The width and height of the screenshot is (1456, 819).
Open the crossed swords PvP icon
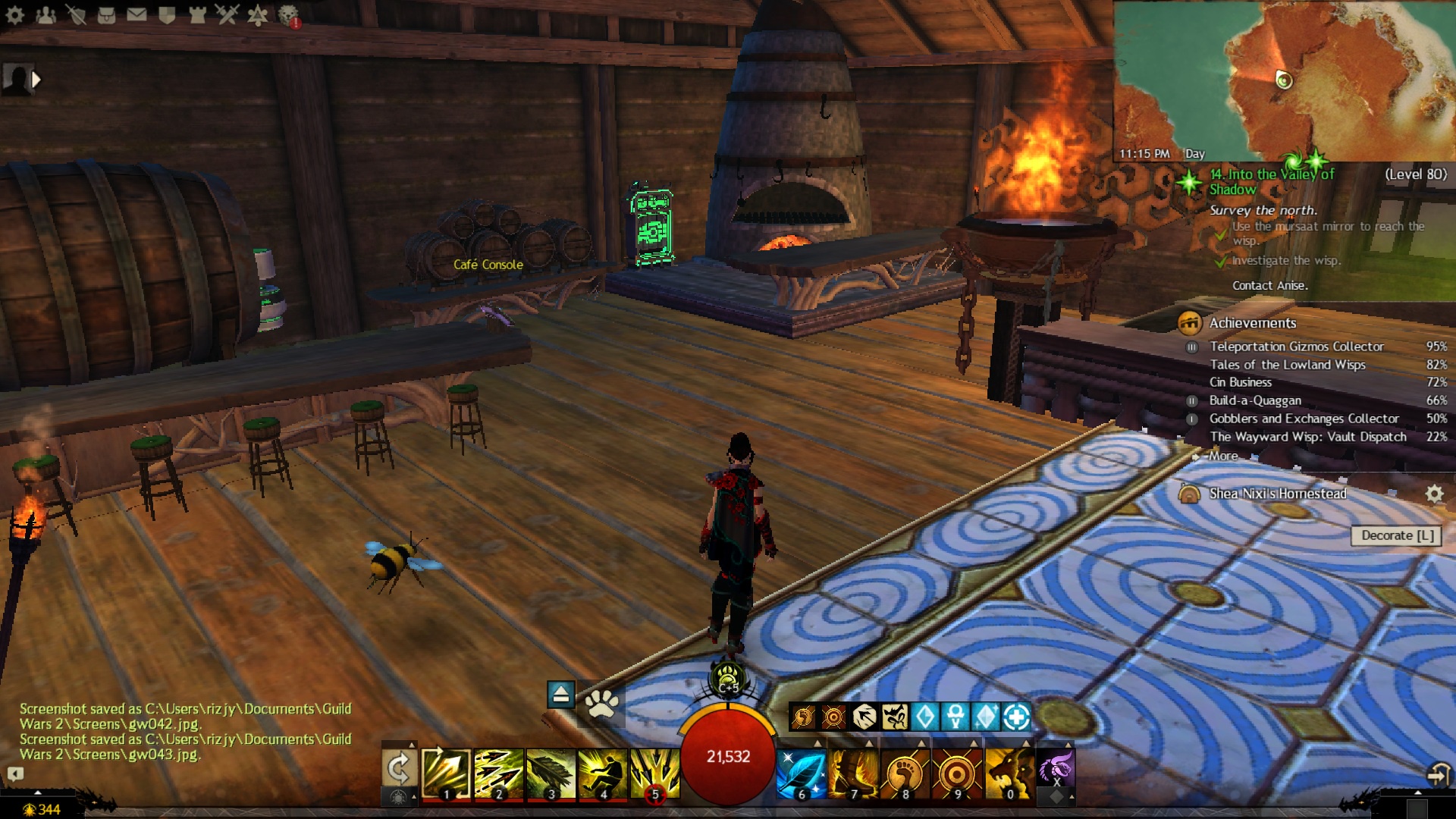(227, 14)
